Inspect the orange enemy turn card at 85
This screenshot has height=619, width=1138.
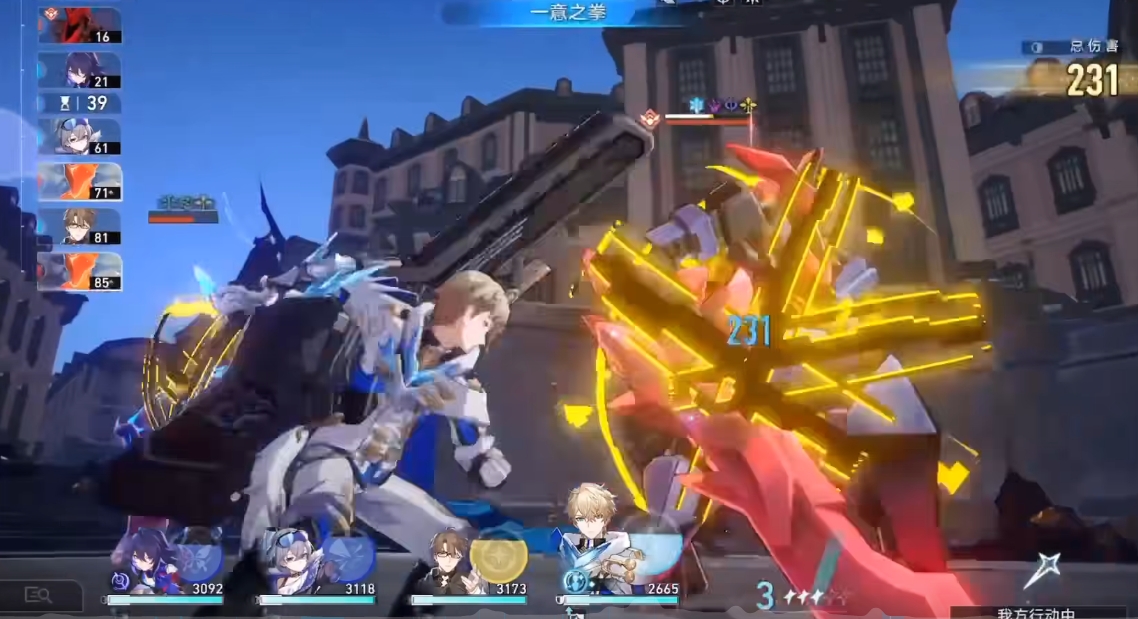[x=79, y=271]
